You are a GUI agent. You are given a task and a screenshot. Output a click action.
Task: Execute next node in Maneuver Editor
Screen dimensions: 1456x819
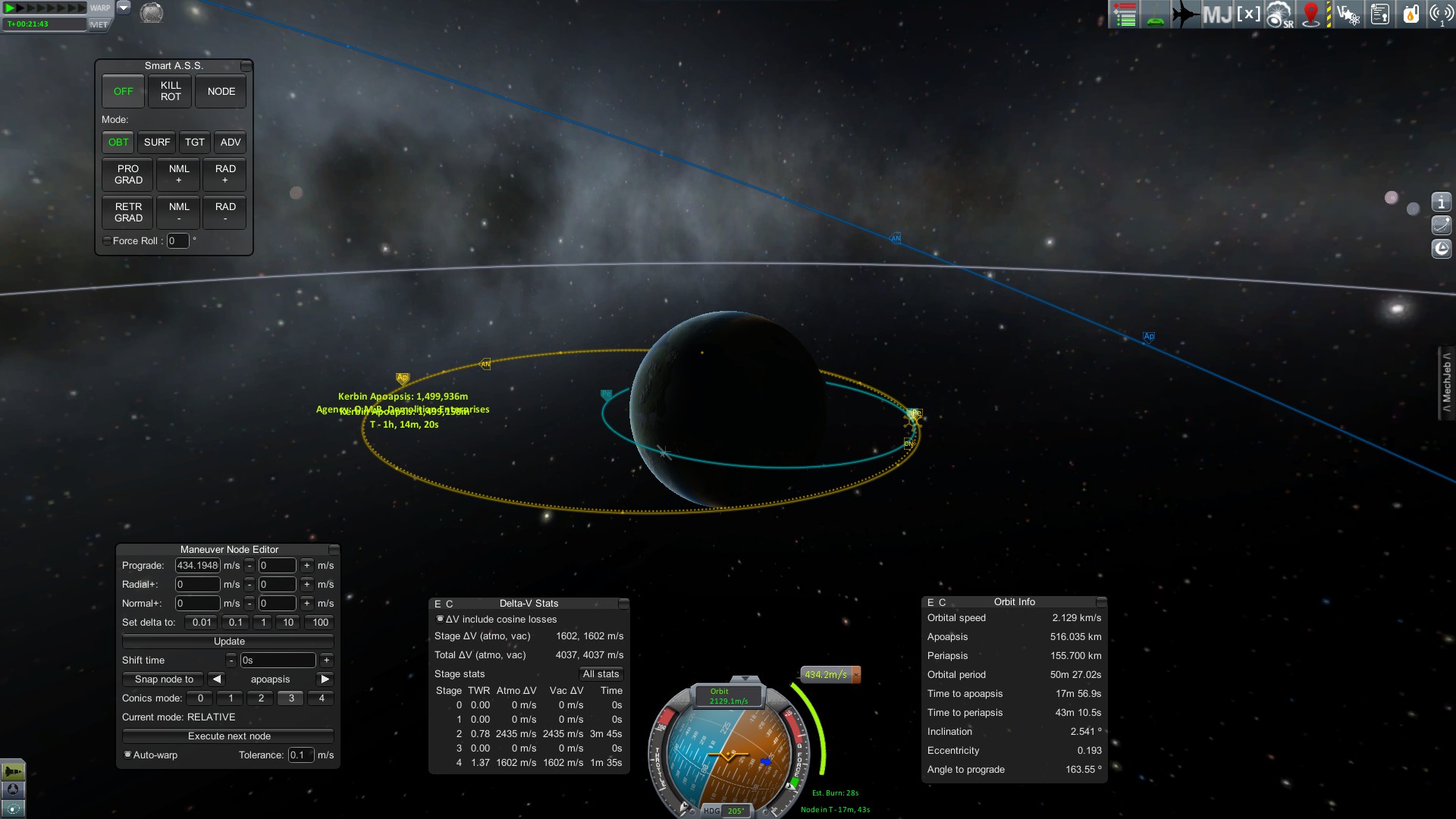pyautogui.click(x=228, y=736)
